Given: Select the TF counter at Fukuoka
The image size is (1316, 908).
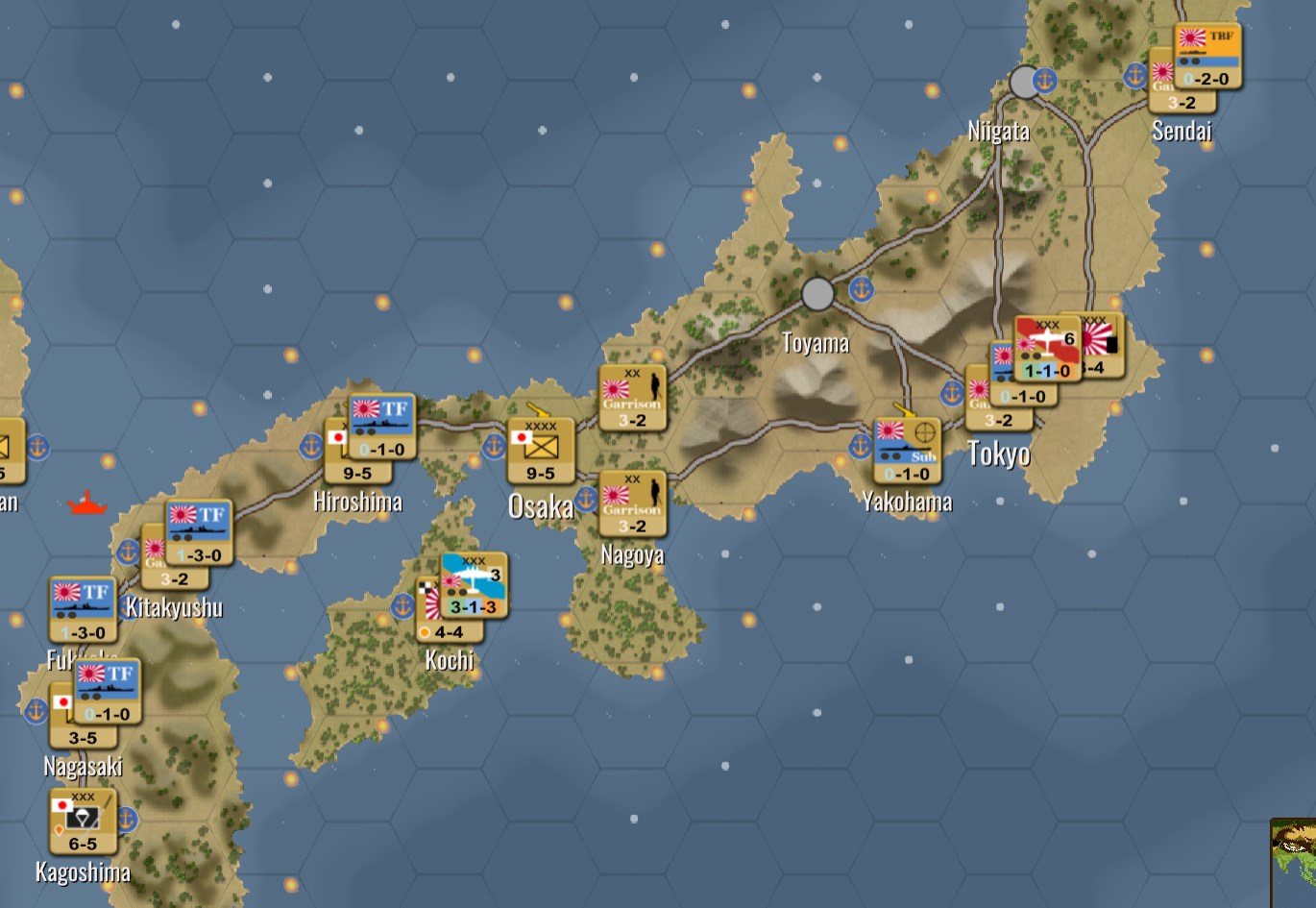Looking at the screenshot, I should coord(82,607).
